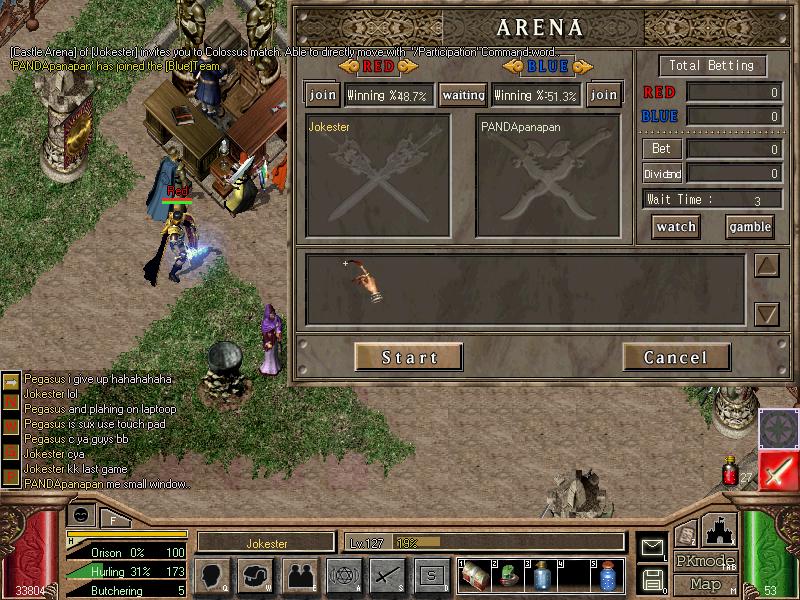Cancel the Arena window
This screenshot has height=600, width=800.
tap(676, 357)
